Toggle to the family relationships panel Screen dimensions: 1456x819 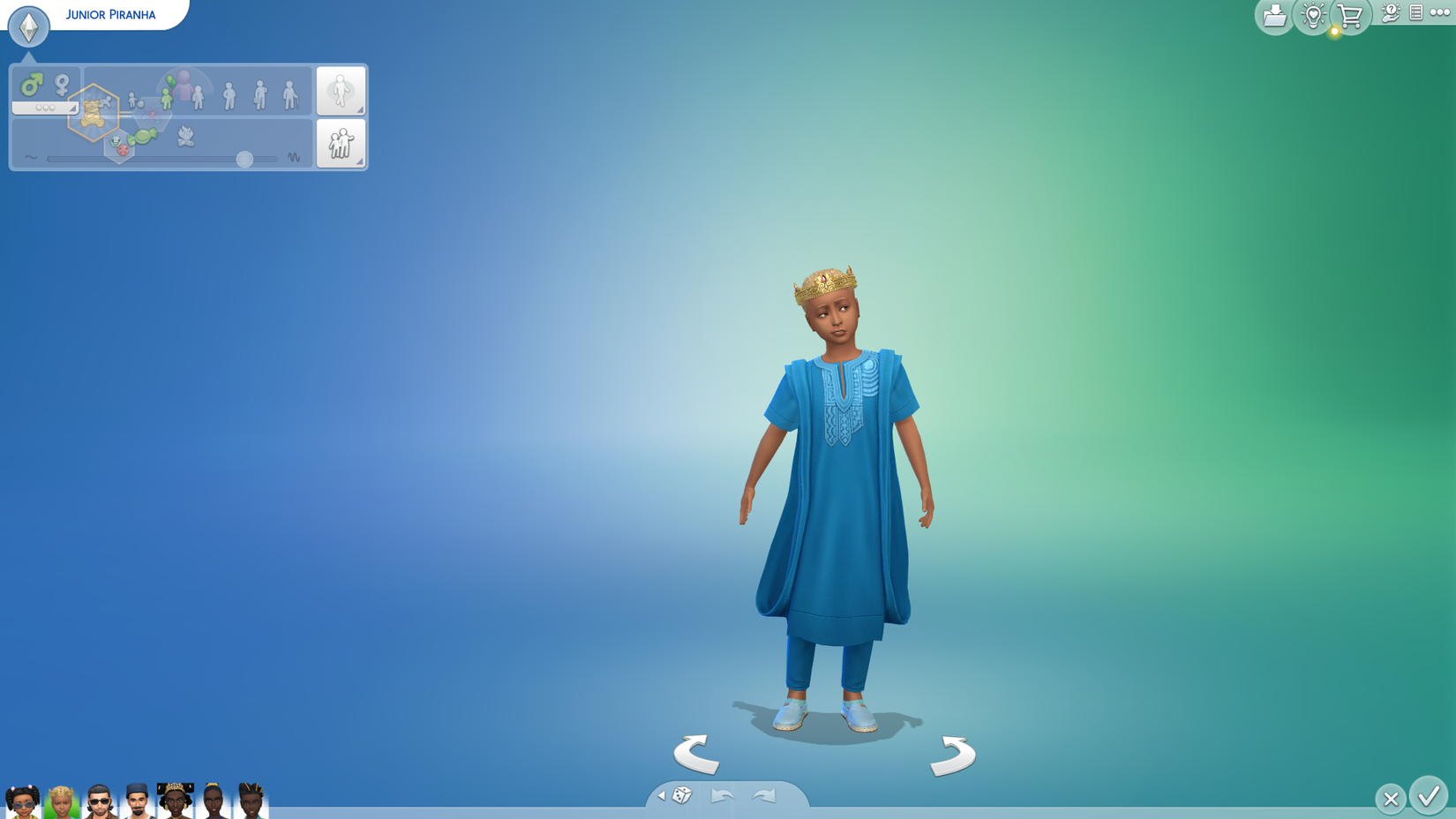(341, 143)
